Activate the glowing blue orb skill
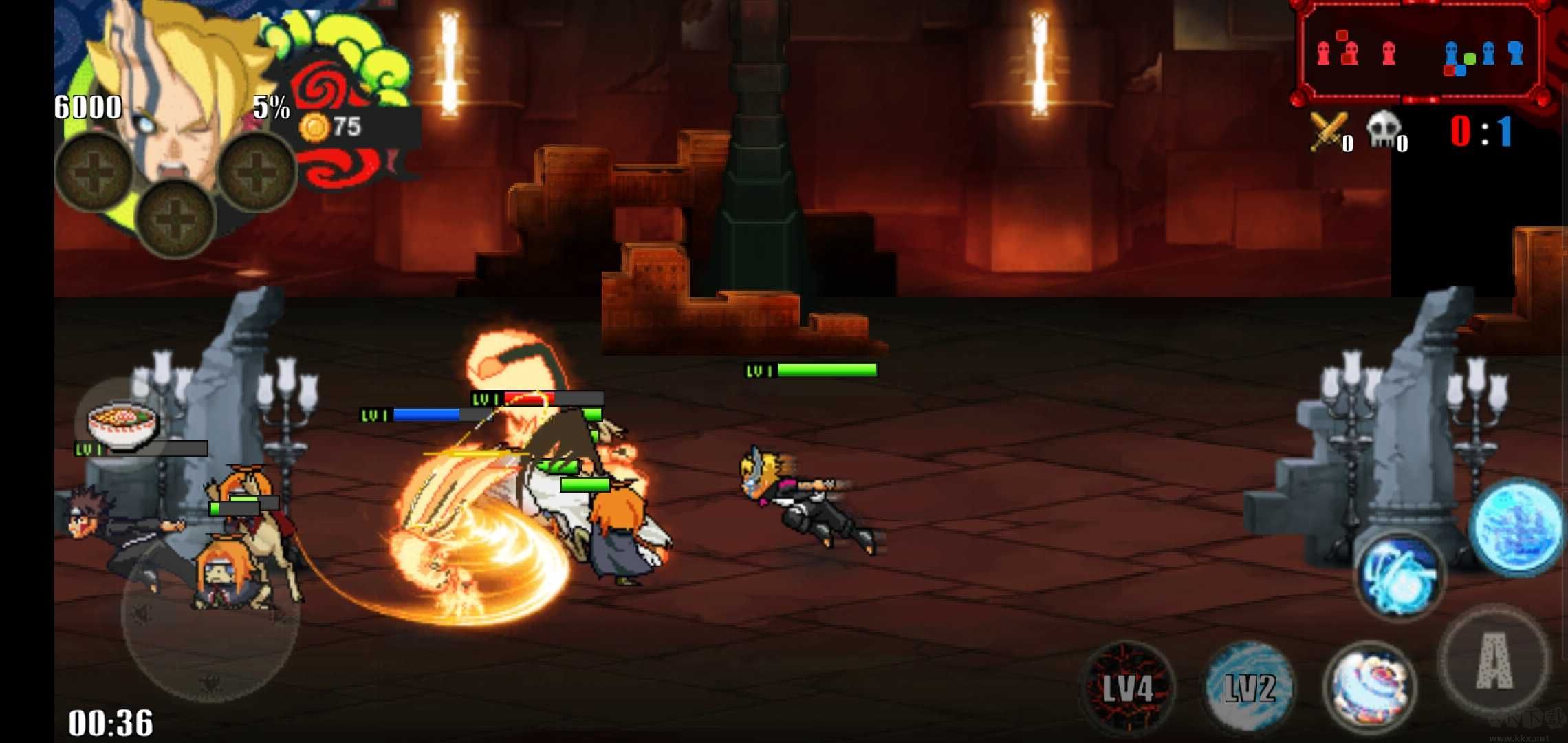Screen dimensions: 1568x743 pyautogui.click(x=1517, y=526)
